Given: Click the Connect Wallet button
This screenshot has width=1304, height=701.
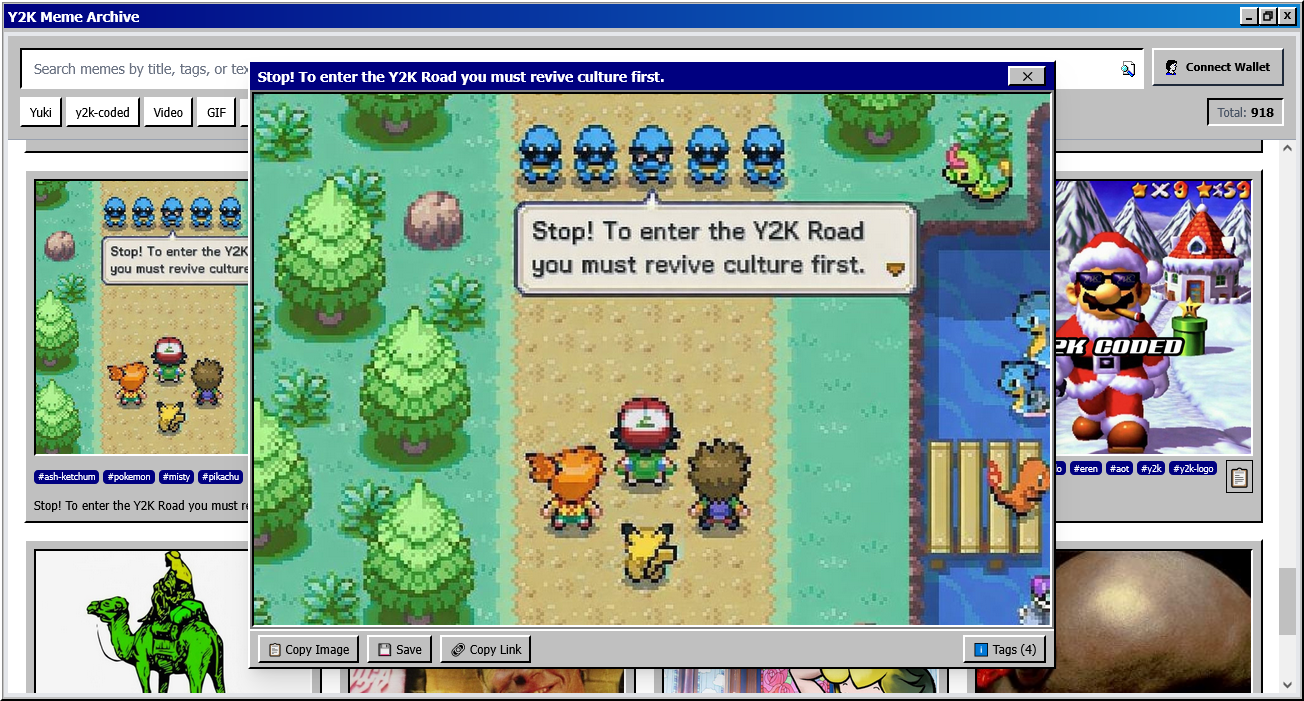Looking at the screenshot, I should (x=1217, y=67).
